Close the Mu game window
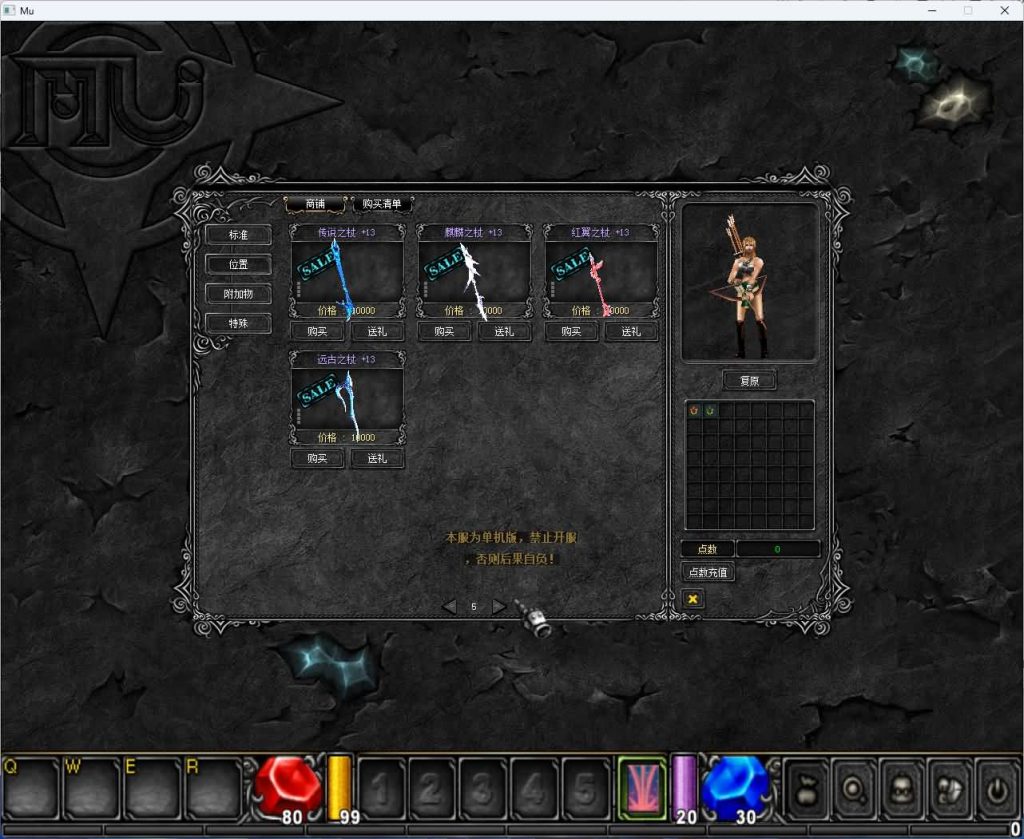This screenshot has width=1024, height=839. pos(1005,10)
